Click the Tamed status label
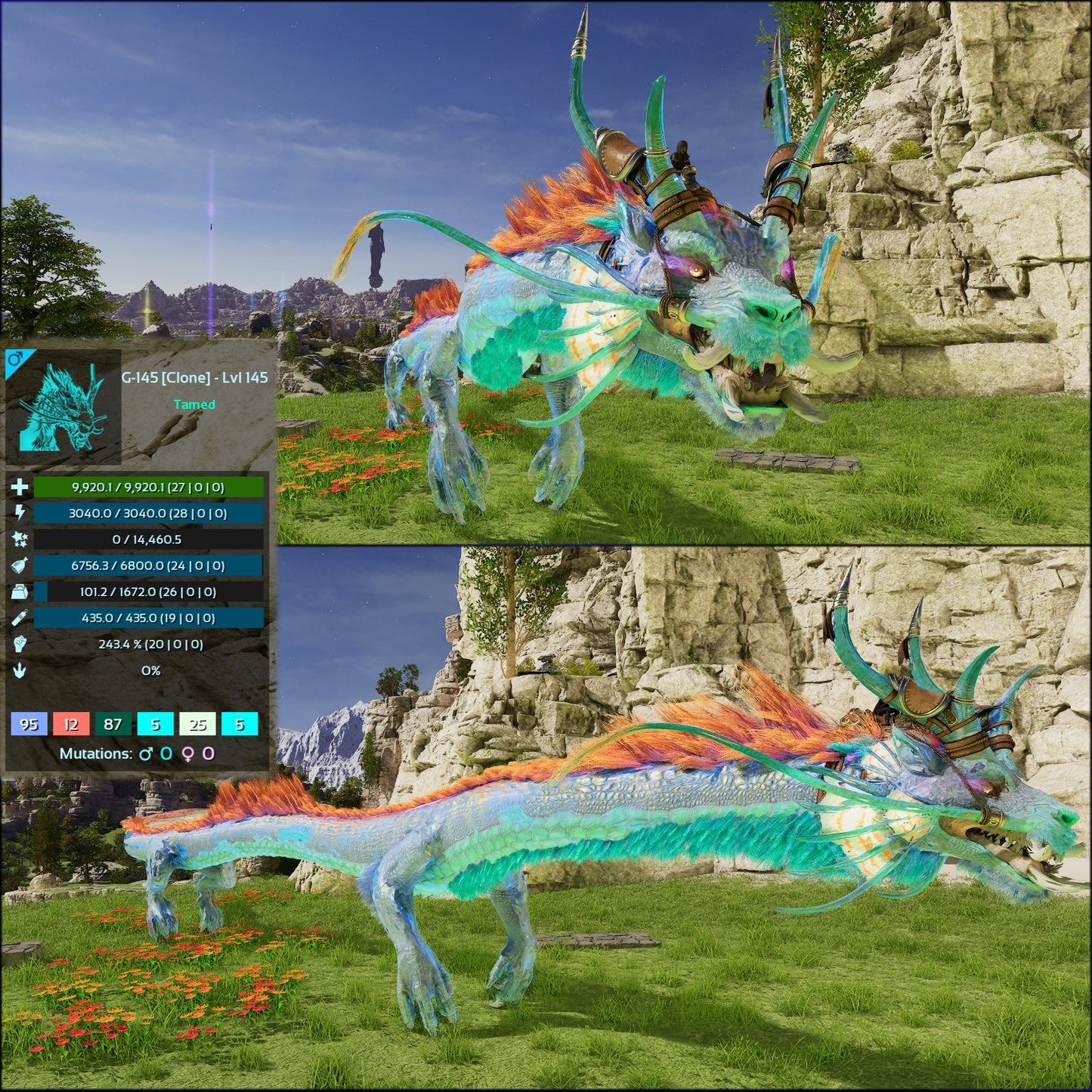Viewport: 1092px width, 1092px height. pos(195,405)
